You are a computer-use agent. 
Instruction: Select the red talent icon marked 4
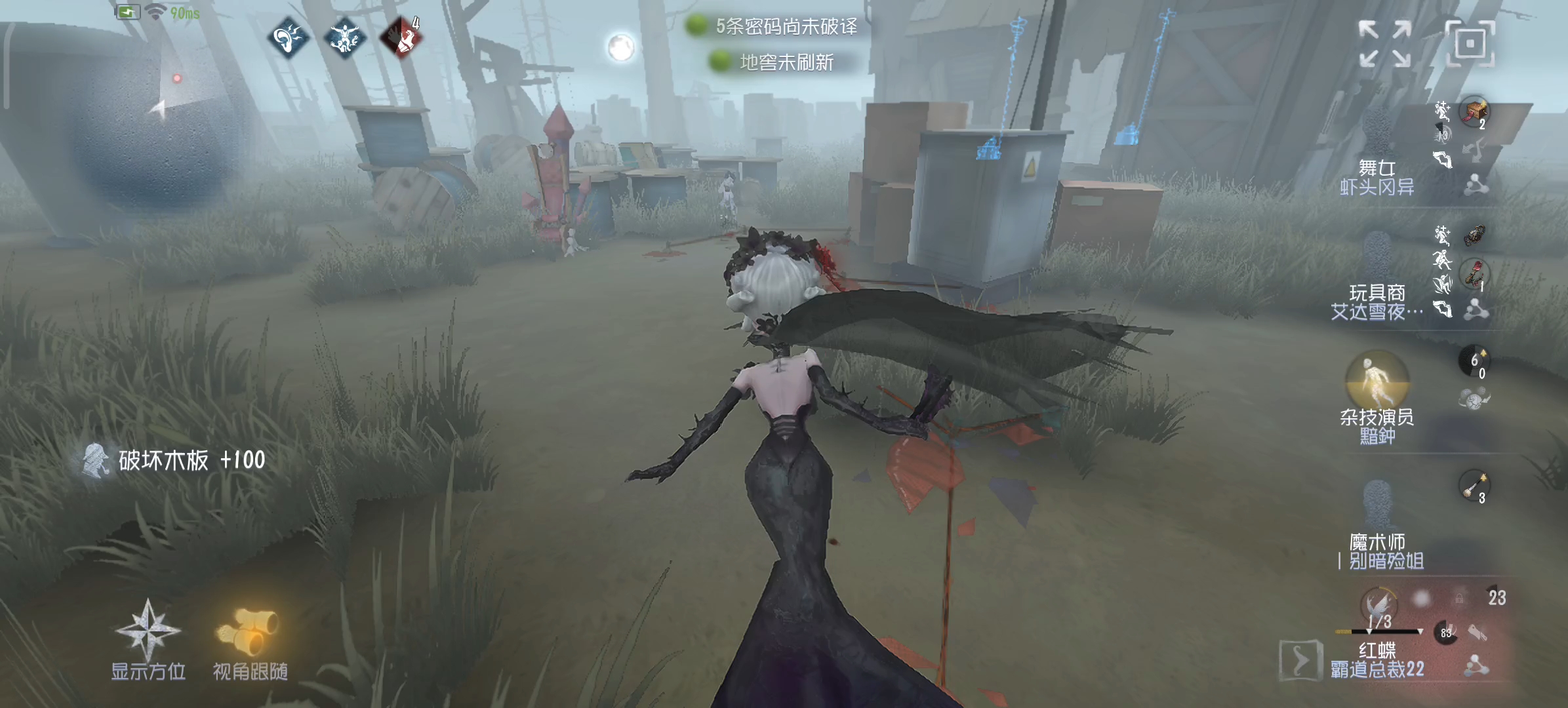coord(401,39)
